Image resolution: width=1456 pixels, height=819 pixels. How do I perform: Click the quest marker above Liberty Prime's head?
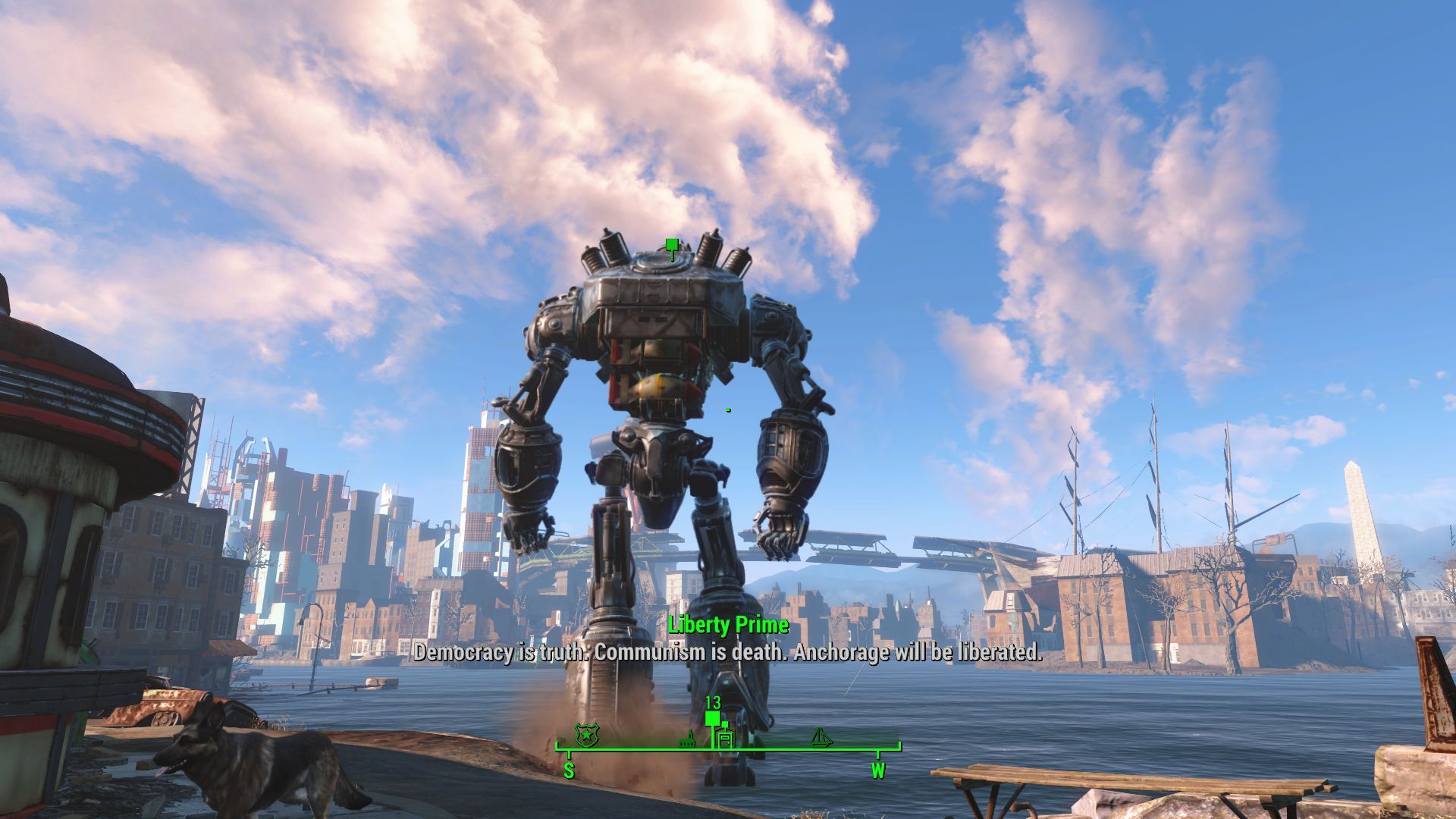(671, 246)
